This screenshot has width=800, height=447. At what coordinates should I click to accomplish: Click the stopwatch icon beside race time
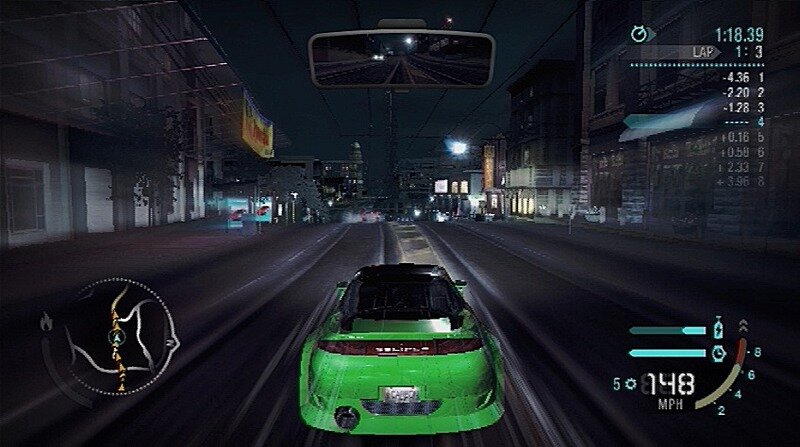pos(638,33)
